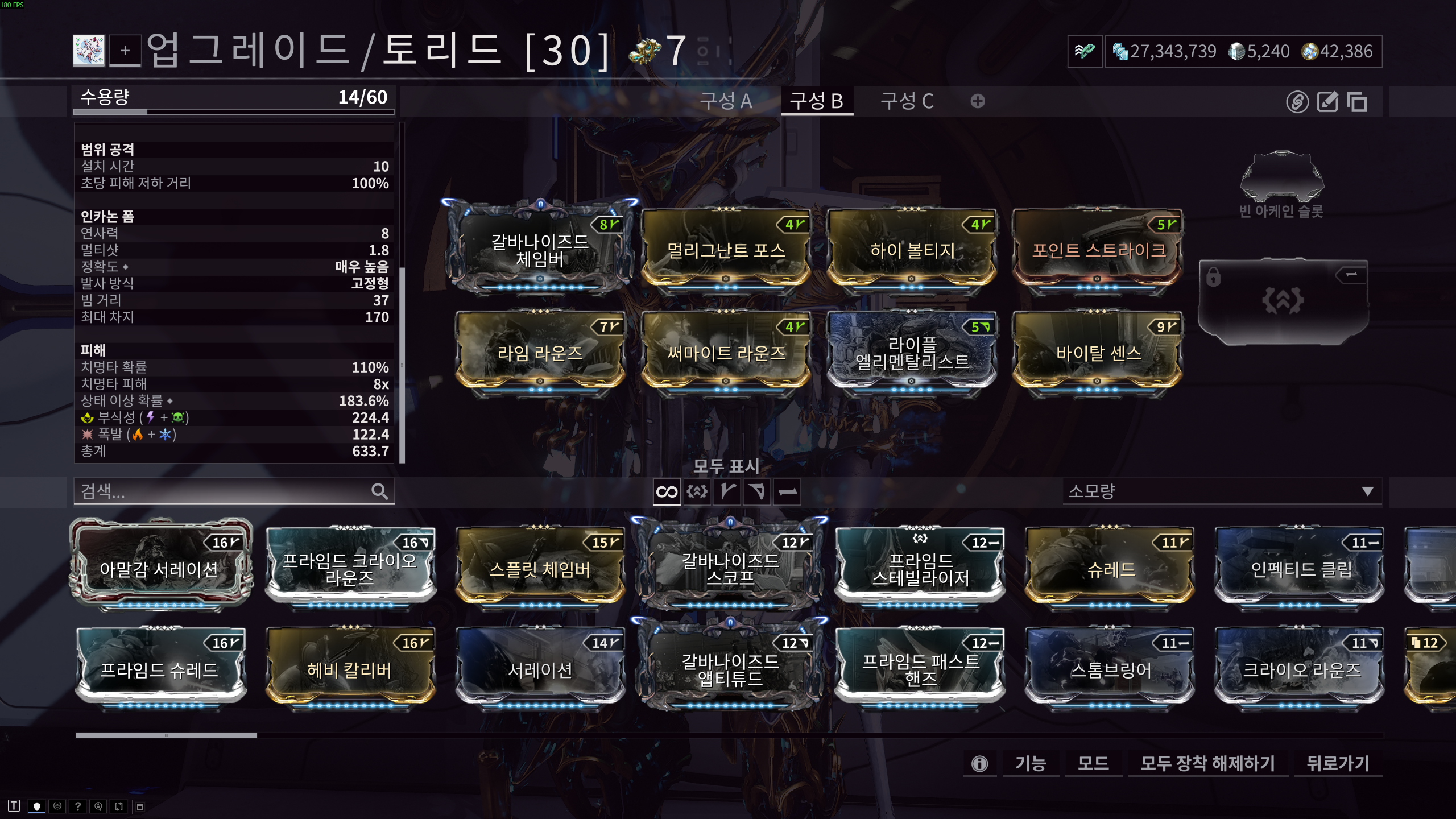Switch to the 구성 A loadout tab
The width and height of the screenshot is (1456, 819).
[726, 101]
